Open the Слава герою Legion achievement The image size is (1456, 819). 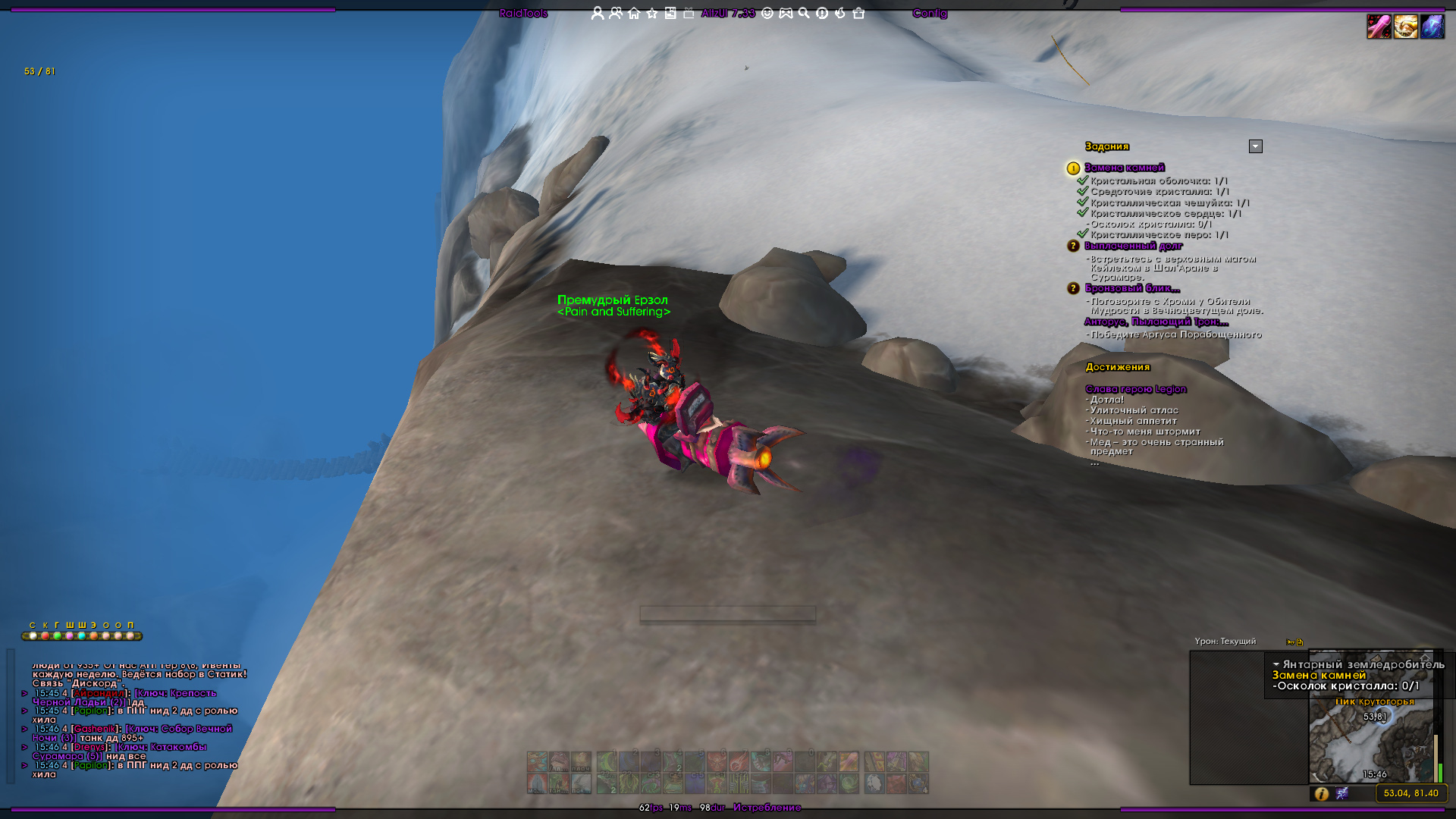(1135, 389)
